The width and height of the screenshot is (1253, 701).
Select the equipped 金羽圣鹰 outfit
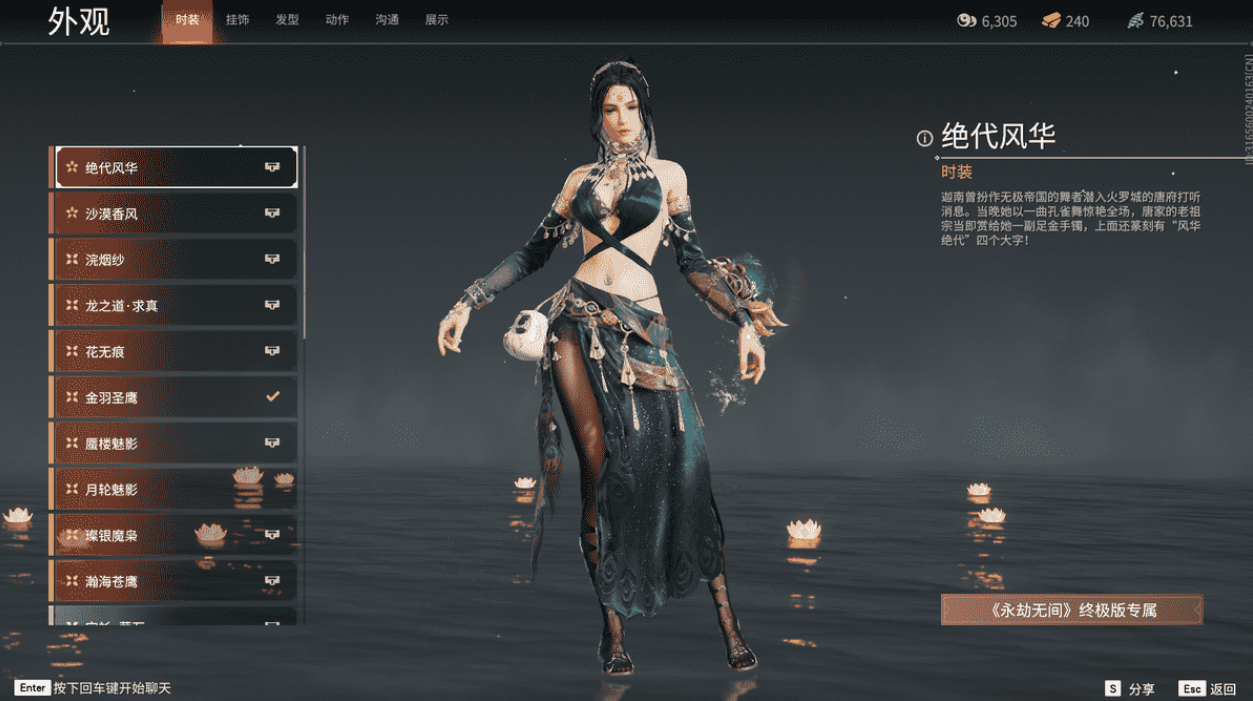point(175,398)
